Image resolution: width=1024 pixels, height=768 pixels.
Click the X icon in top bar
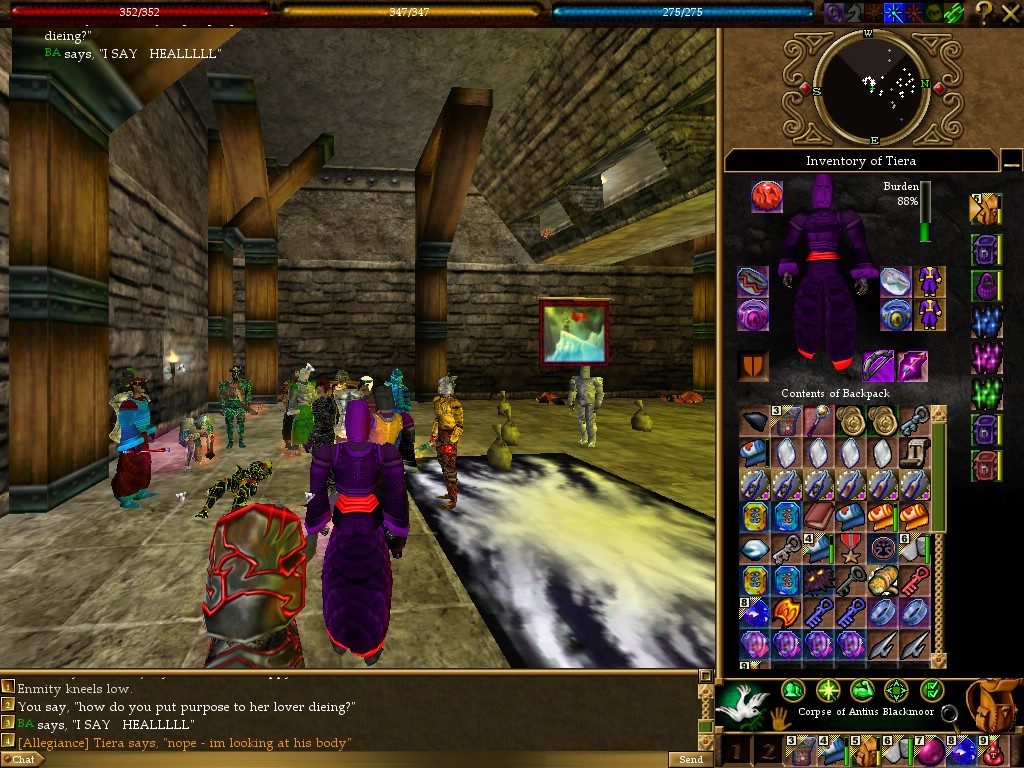tap(1011, 12)
